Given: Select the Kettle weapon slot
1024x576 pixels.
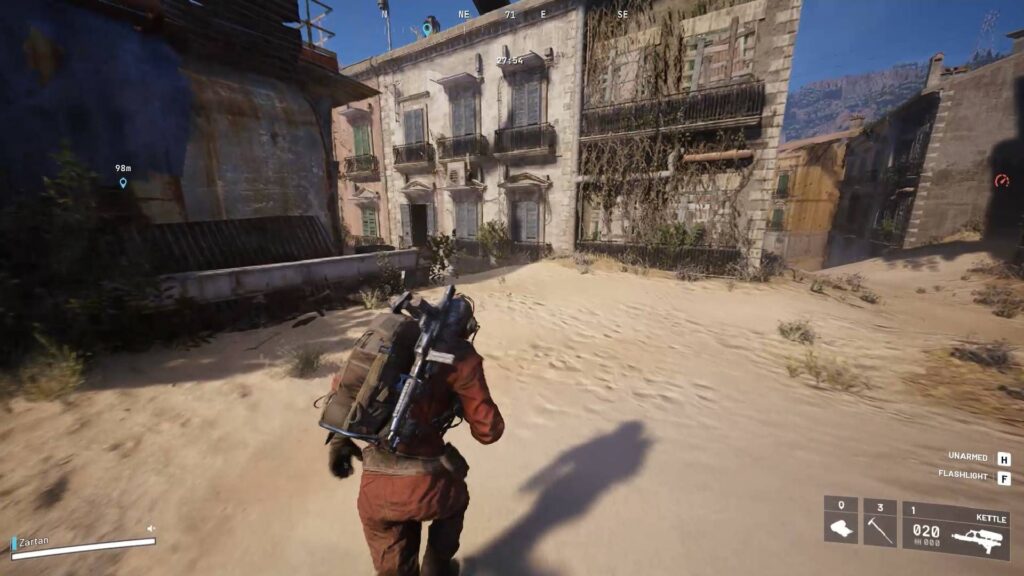Looking at the screenshot, I should [955, 530].
